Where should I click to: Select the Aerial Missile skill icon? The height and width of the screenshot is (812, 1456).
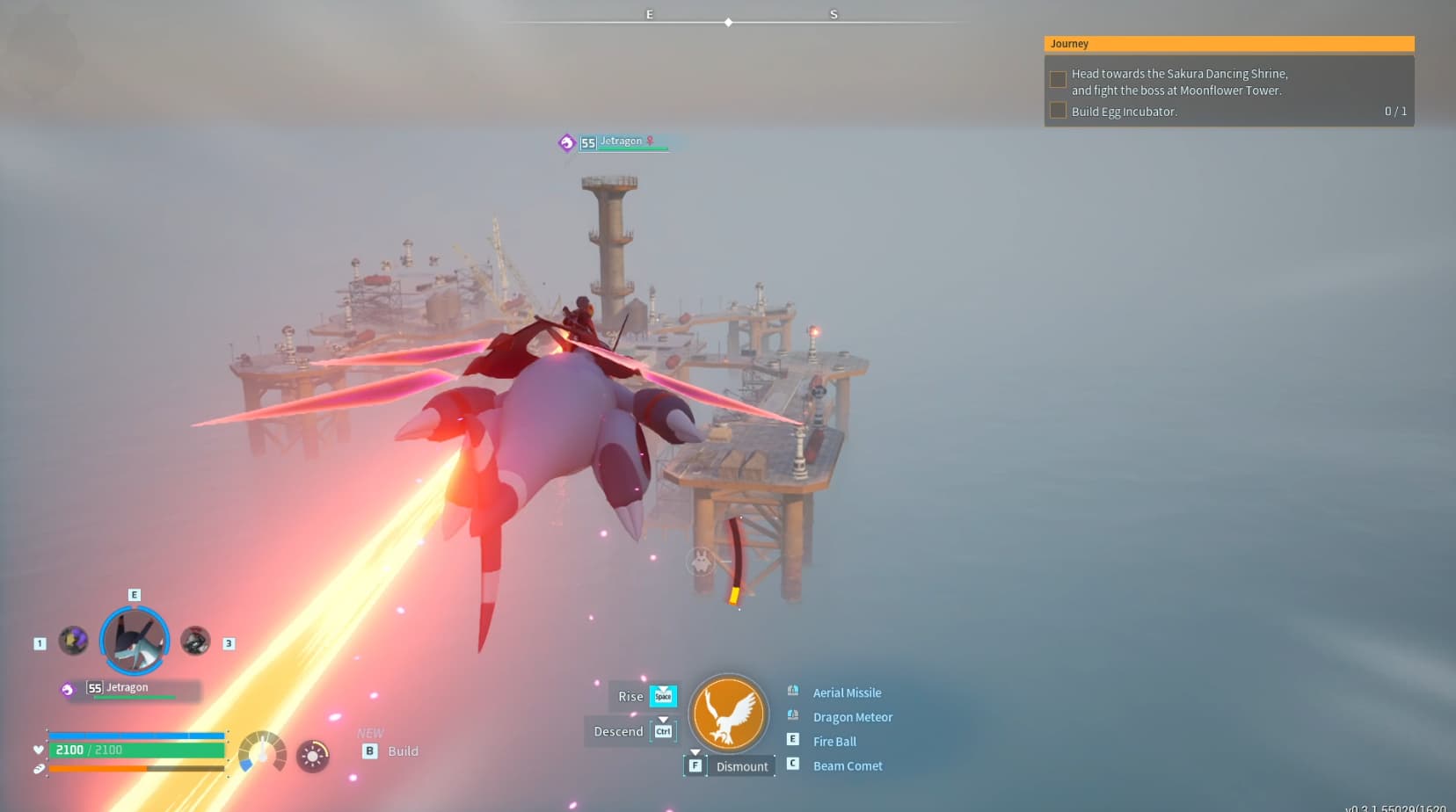[794, 692]
